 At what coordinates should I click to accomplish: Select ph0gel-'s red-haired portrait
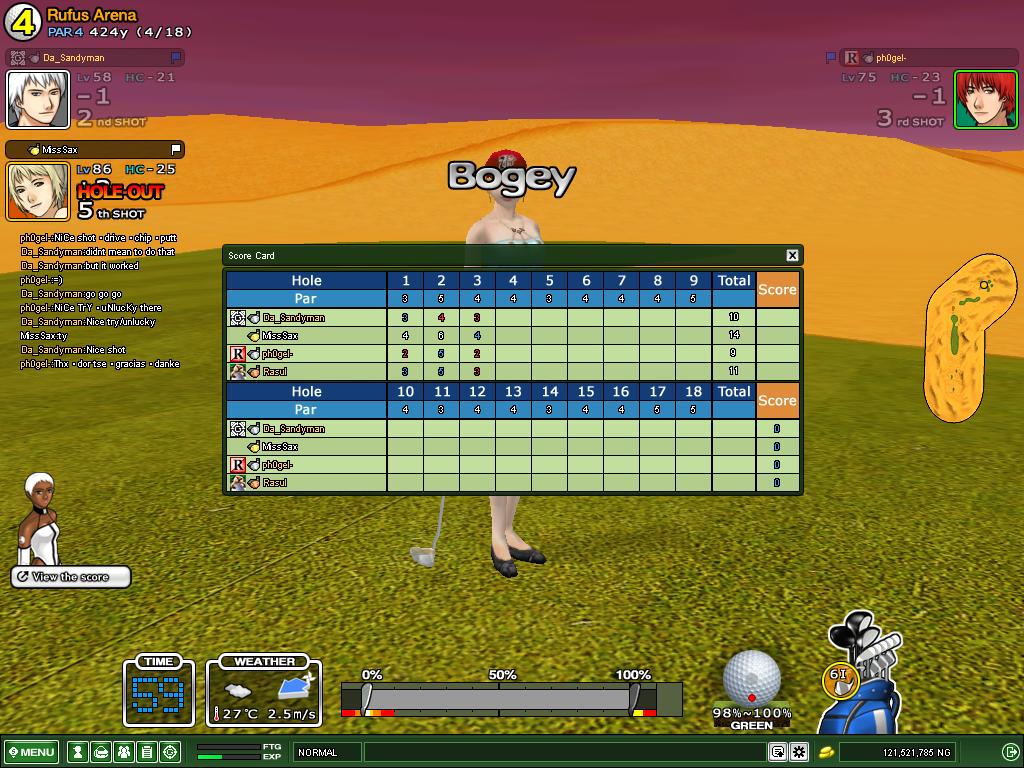[x=985, y=99]
